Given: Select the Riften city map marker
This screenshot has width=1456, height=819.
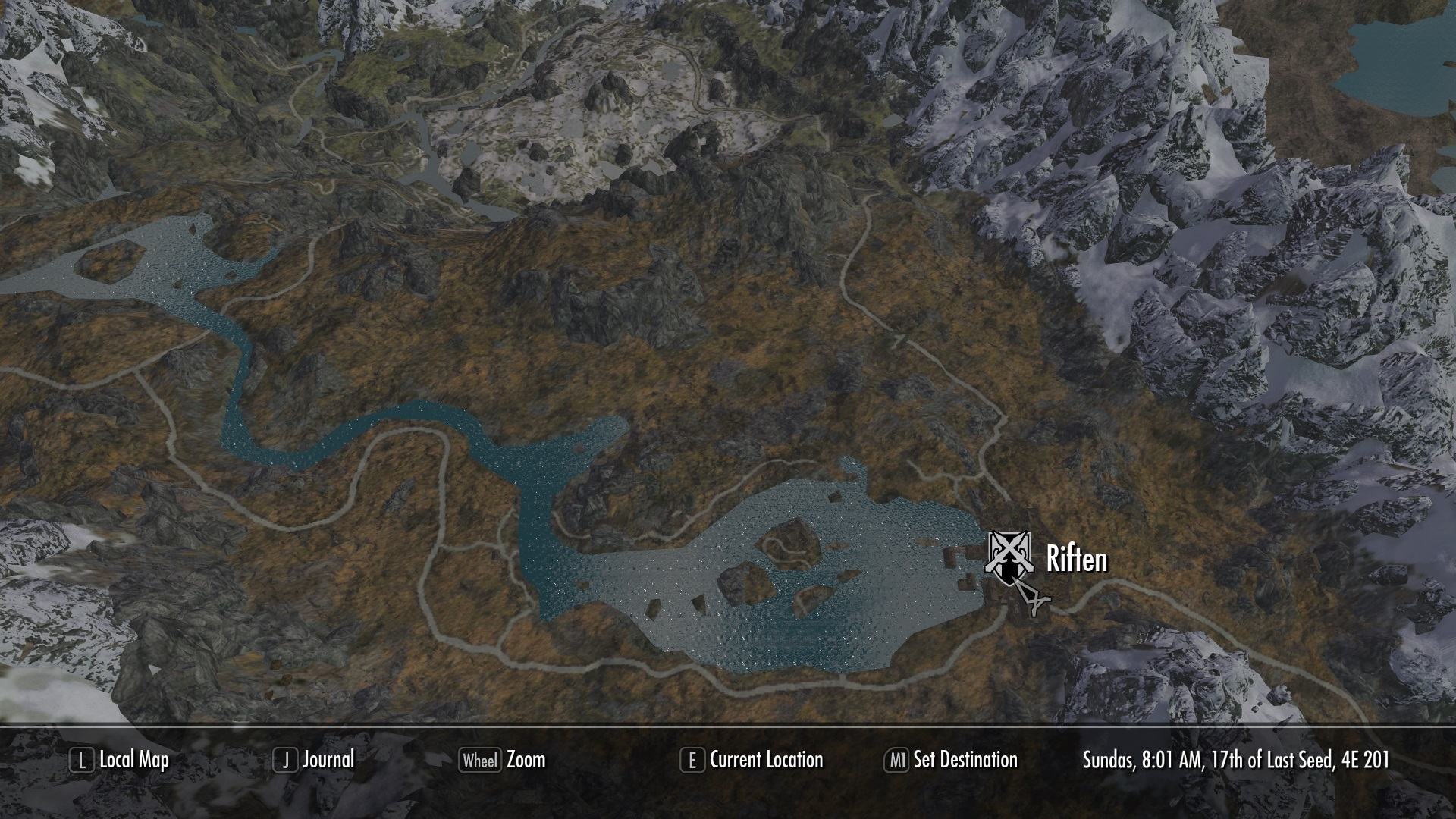Looking at the screenshot, I should [1008, 558].
